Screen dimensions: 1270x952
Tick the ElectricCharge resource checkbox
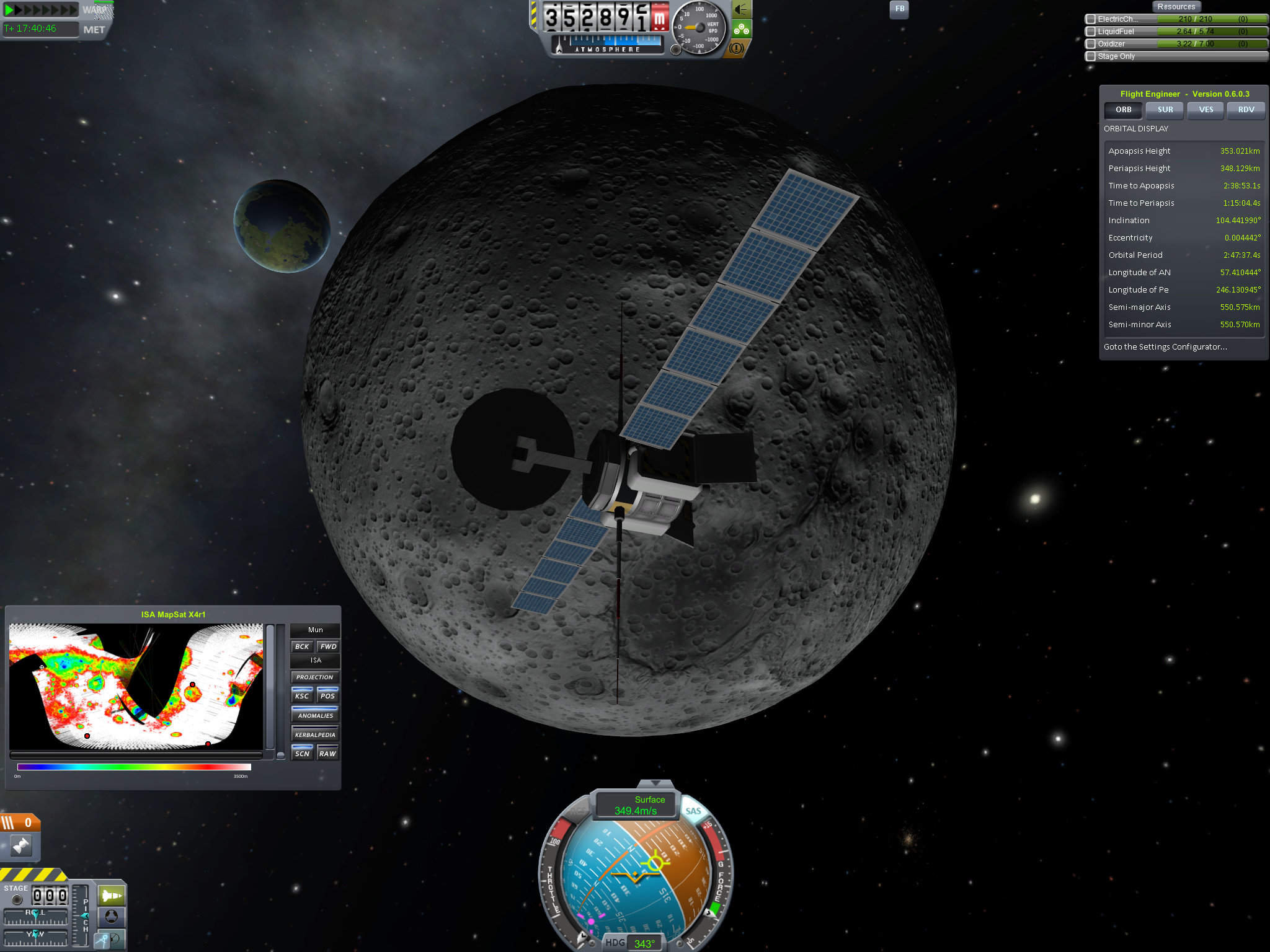(x=1091, y=19)
